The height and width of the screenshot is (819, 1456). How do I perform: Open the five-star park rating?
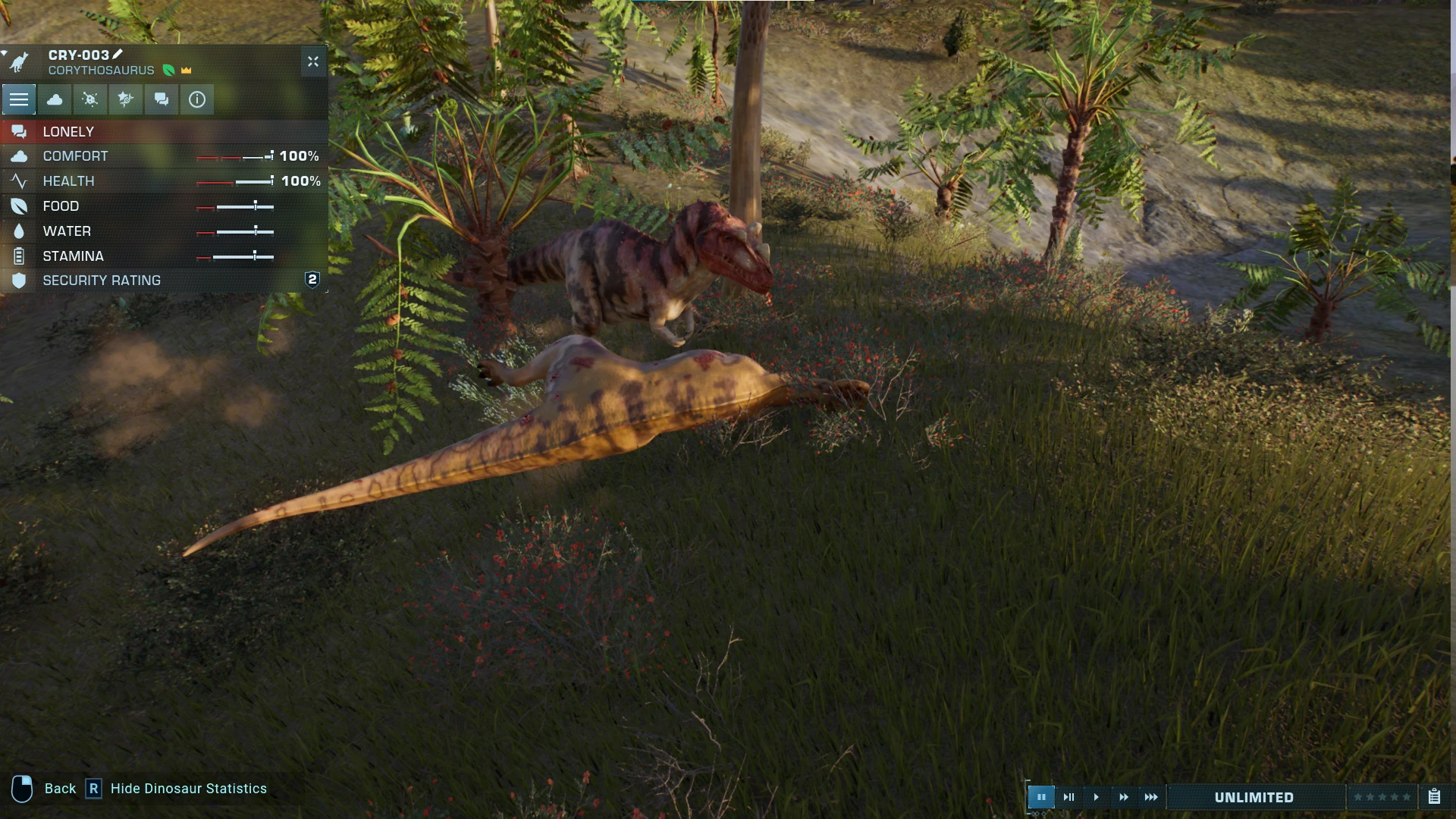[1382, 797]
